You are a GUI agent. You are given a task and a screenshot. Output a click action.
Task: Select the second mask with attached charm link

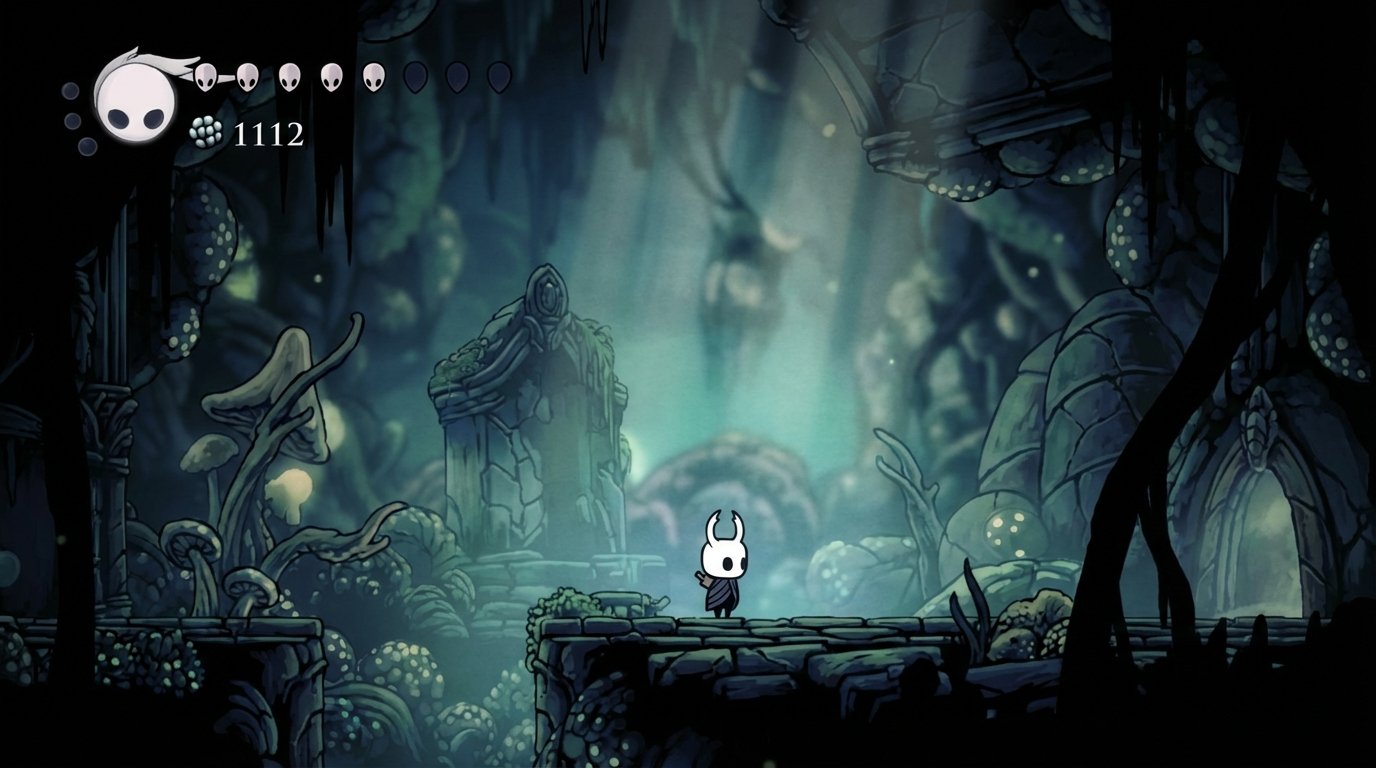pyautogui.click(x=247, y=77)
